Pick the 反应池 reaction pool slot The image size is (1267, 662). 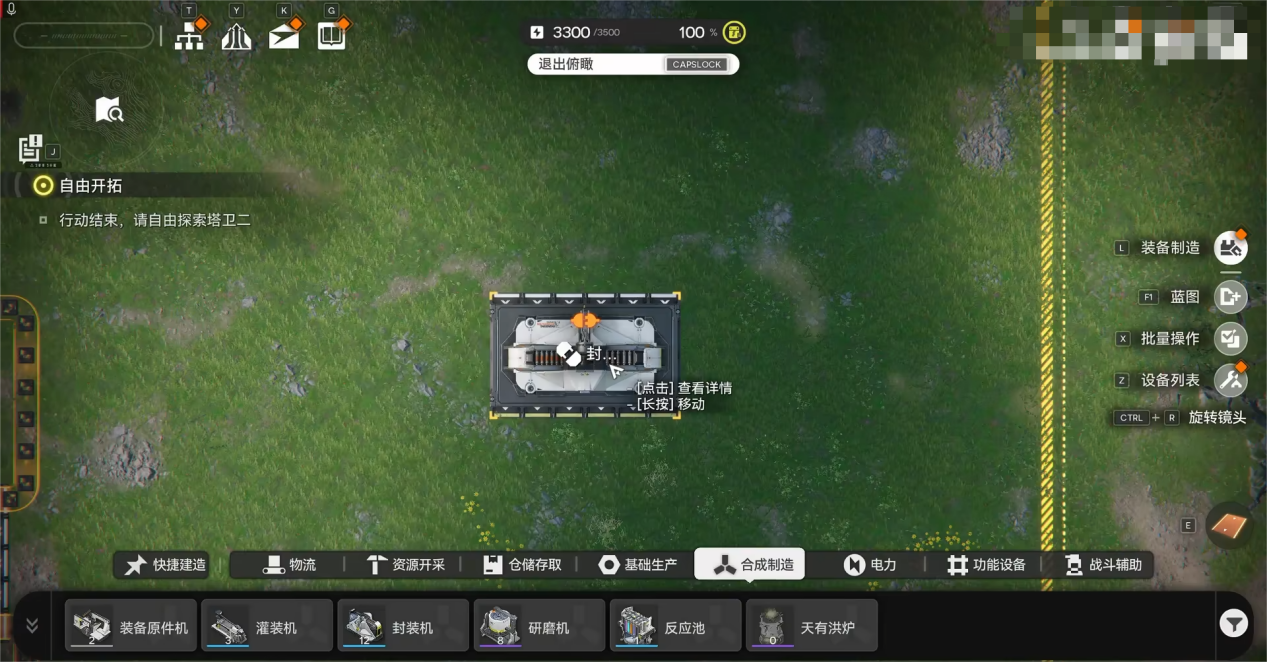(675, 626)
